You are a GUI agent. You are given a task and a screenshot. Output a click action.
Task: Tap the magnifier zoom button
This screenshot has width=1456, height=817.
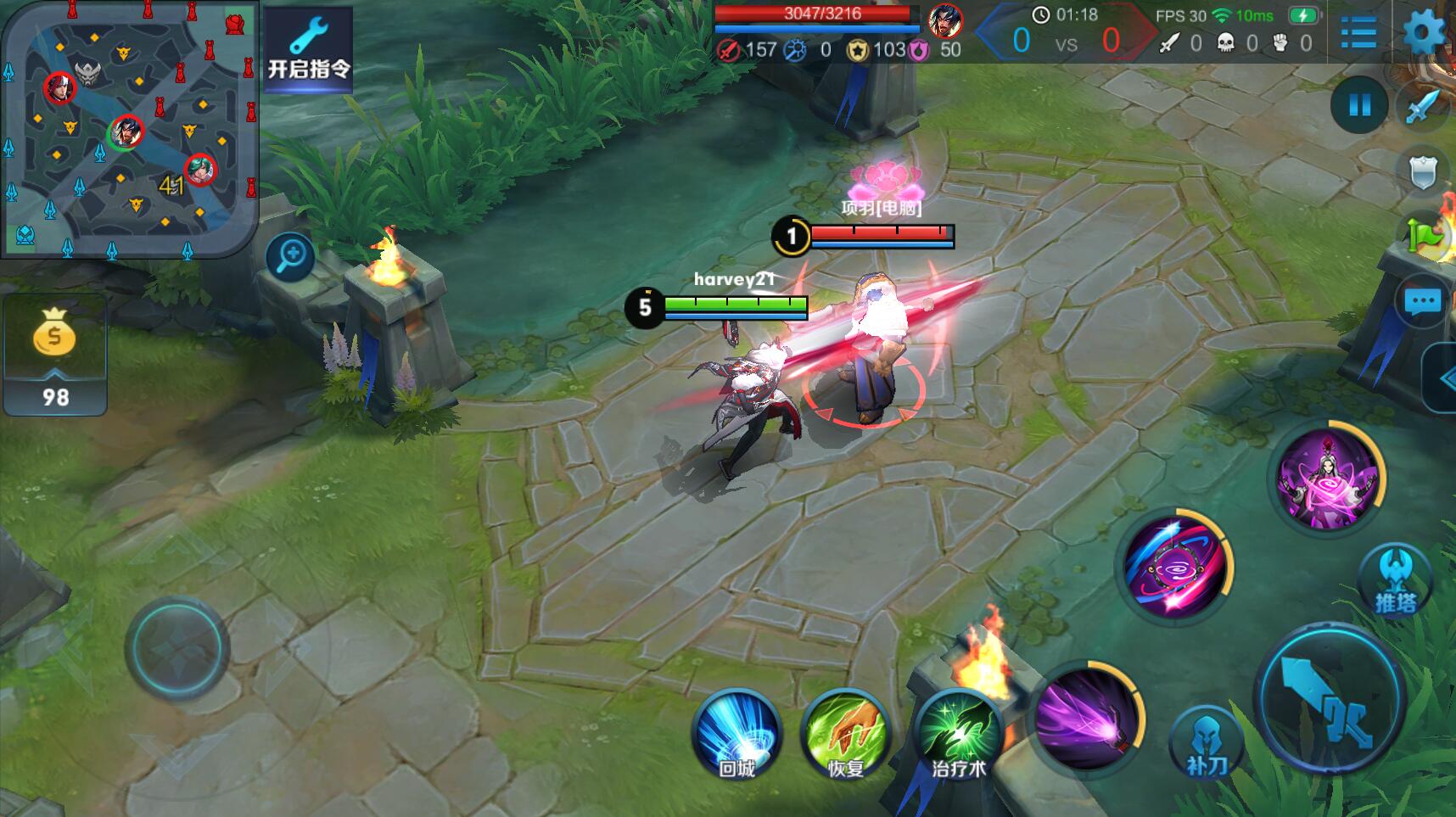(x=290, y=255)
